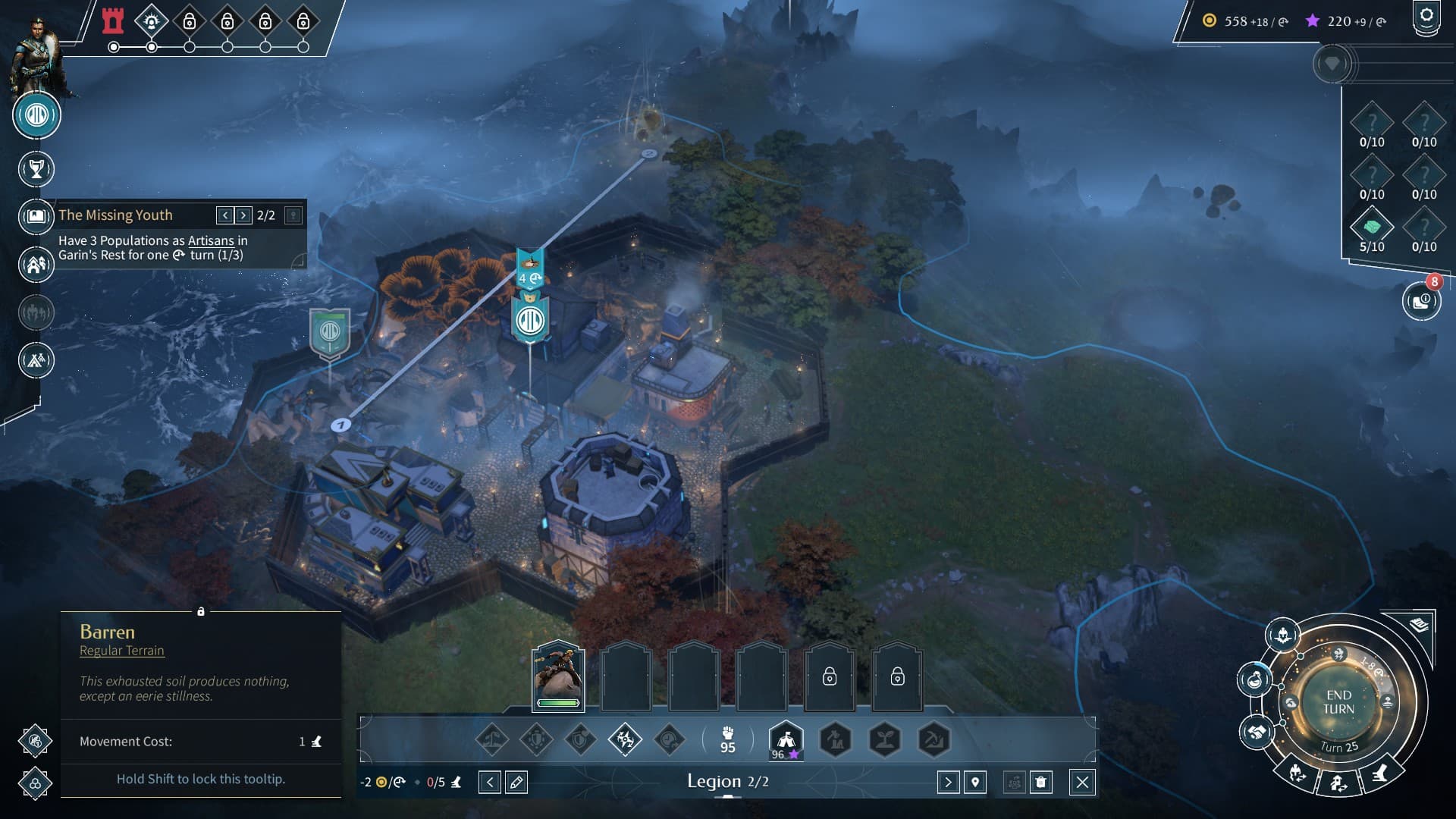Go to the previous army arrow
Image resolution: width=1456 pixels, height=819 pixels.
tap(490, 782)
